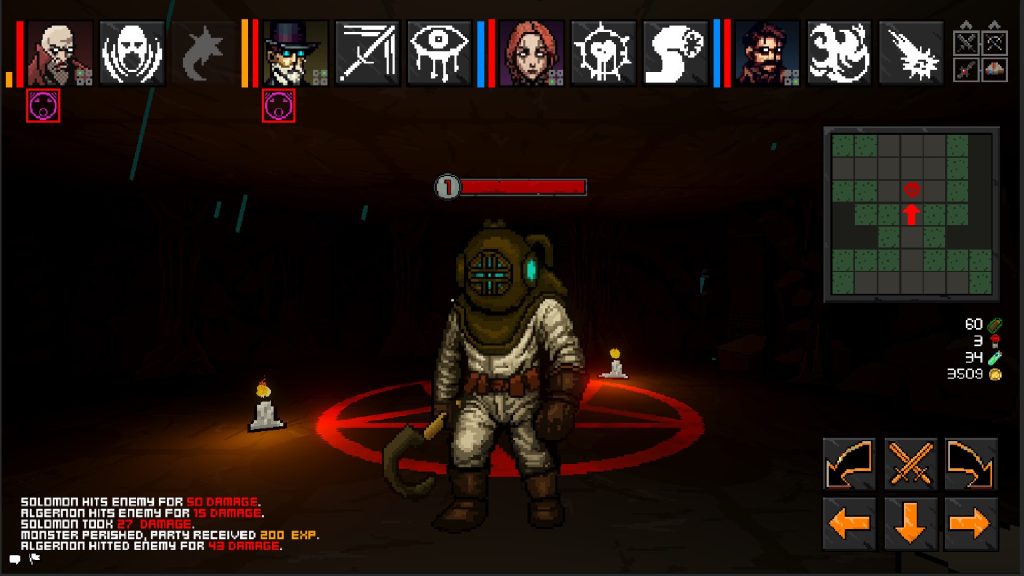The height and width of the screenshot is (576, 1024).
Task: Select the bald old man's portrait
Action: tap(59, 53)
